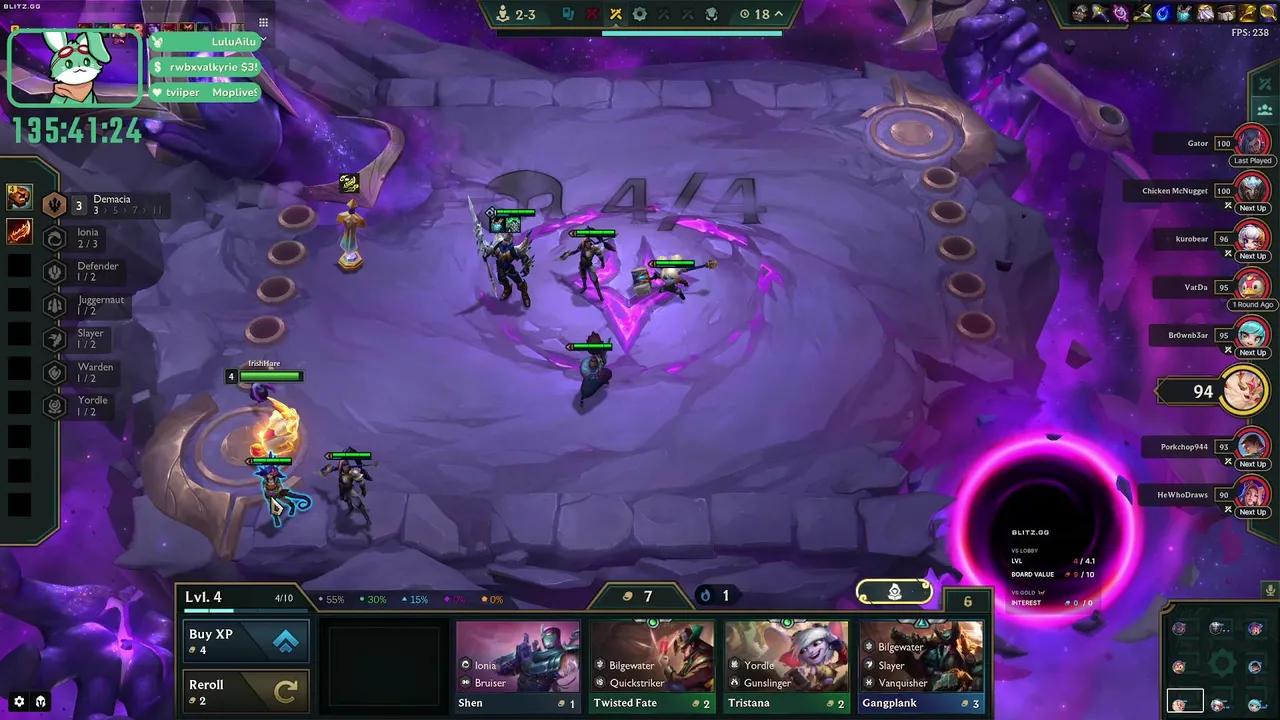Click the scout figure icon beside stage 2-3
This screenshot has width=1280, height=720.
coord(502,14)
